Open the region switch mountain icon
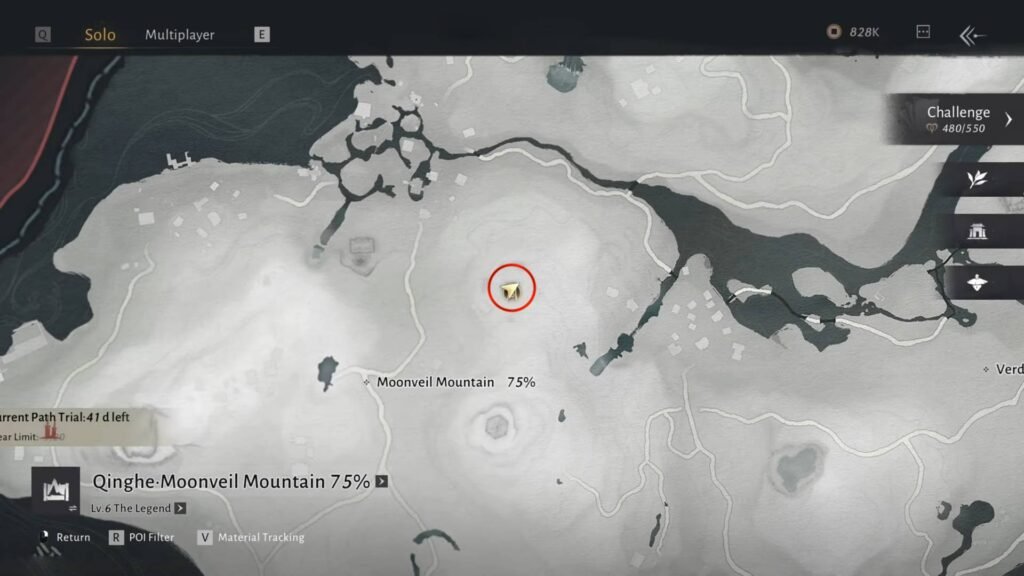The image size is (1024, 576). (x=55, y=492)
